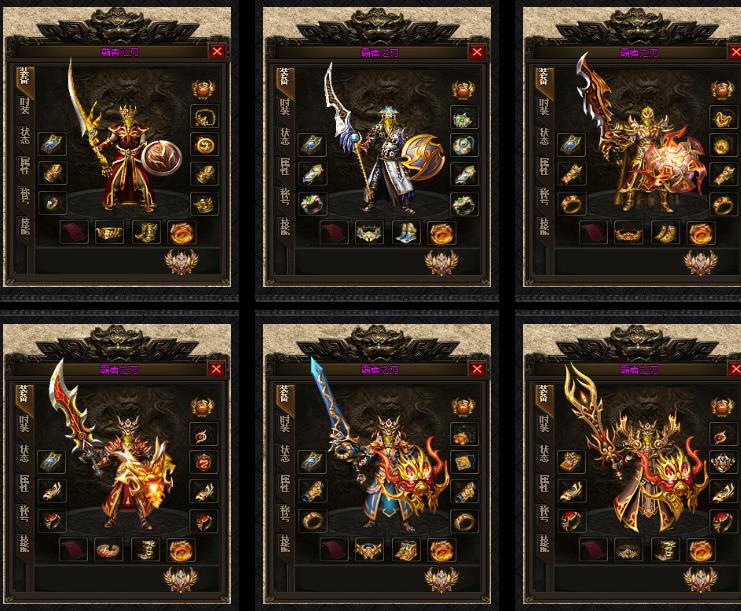Close the panel with the round wooden shield character

pos(216,52)
